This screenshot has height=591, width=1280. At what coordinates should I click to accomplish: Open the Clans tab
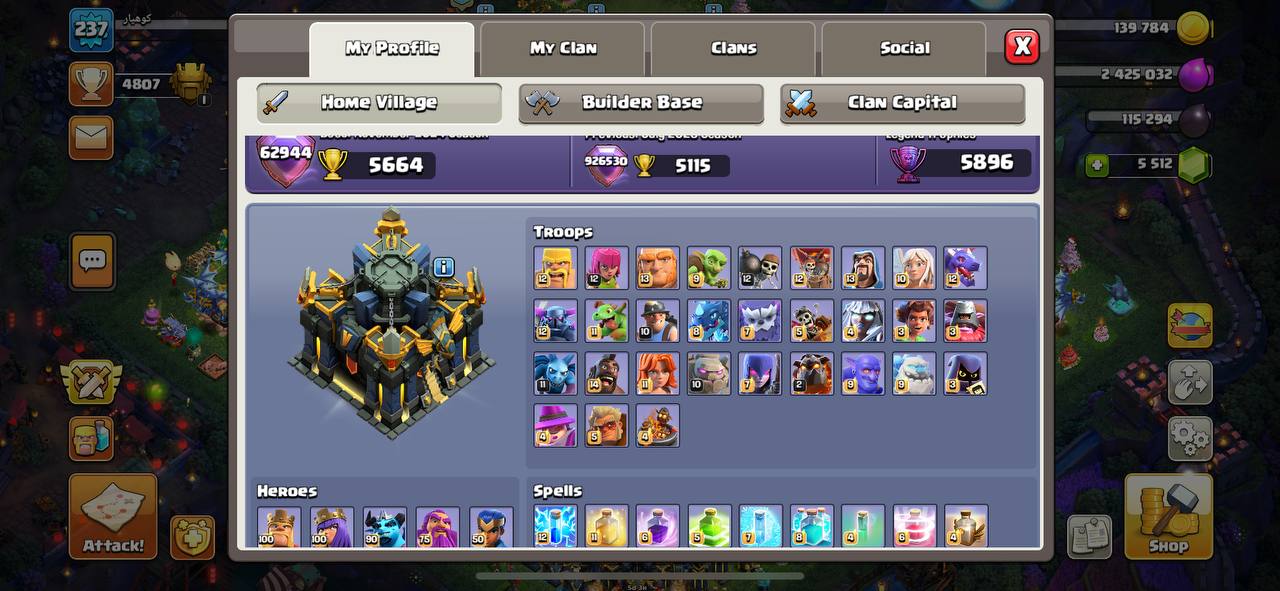733,48
